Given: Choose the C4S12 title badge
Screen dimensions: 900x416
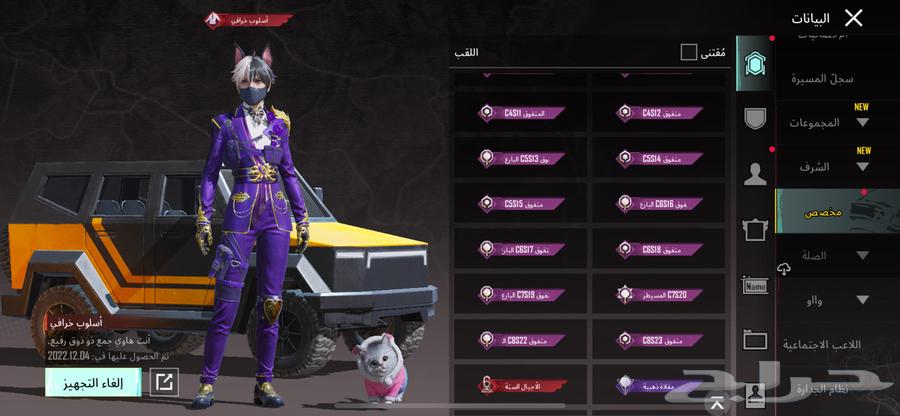Looking at the screenshot, I should tap(656, 113).
